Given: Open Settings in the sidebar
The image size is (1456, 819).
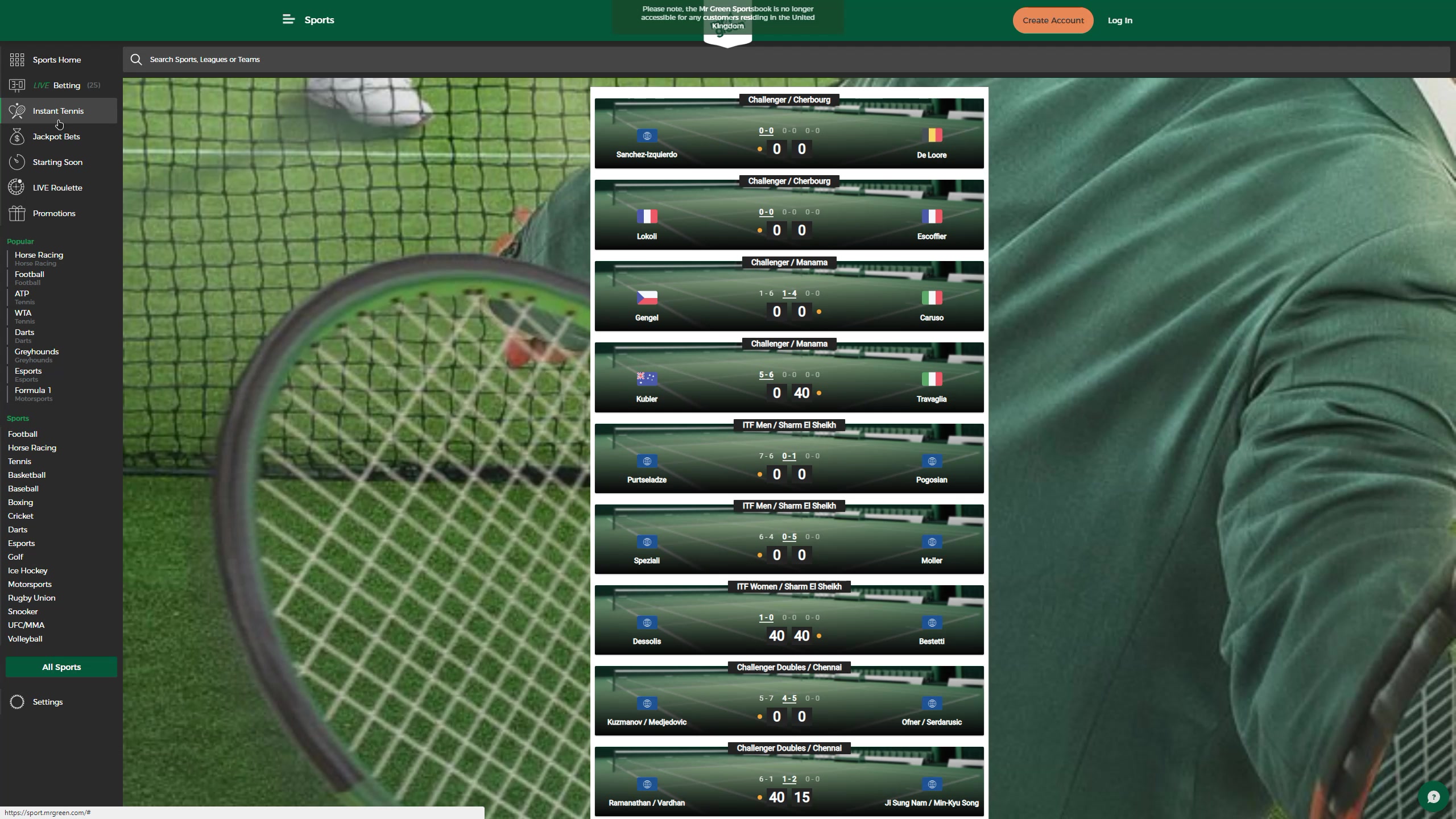Looking at the screenshot, I should click(48, 702).
